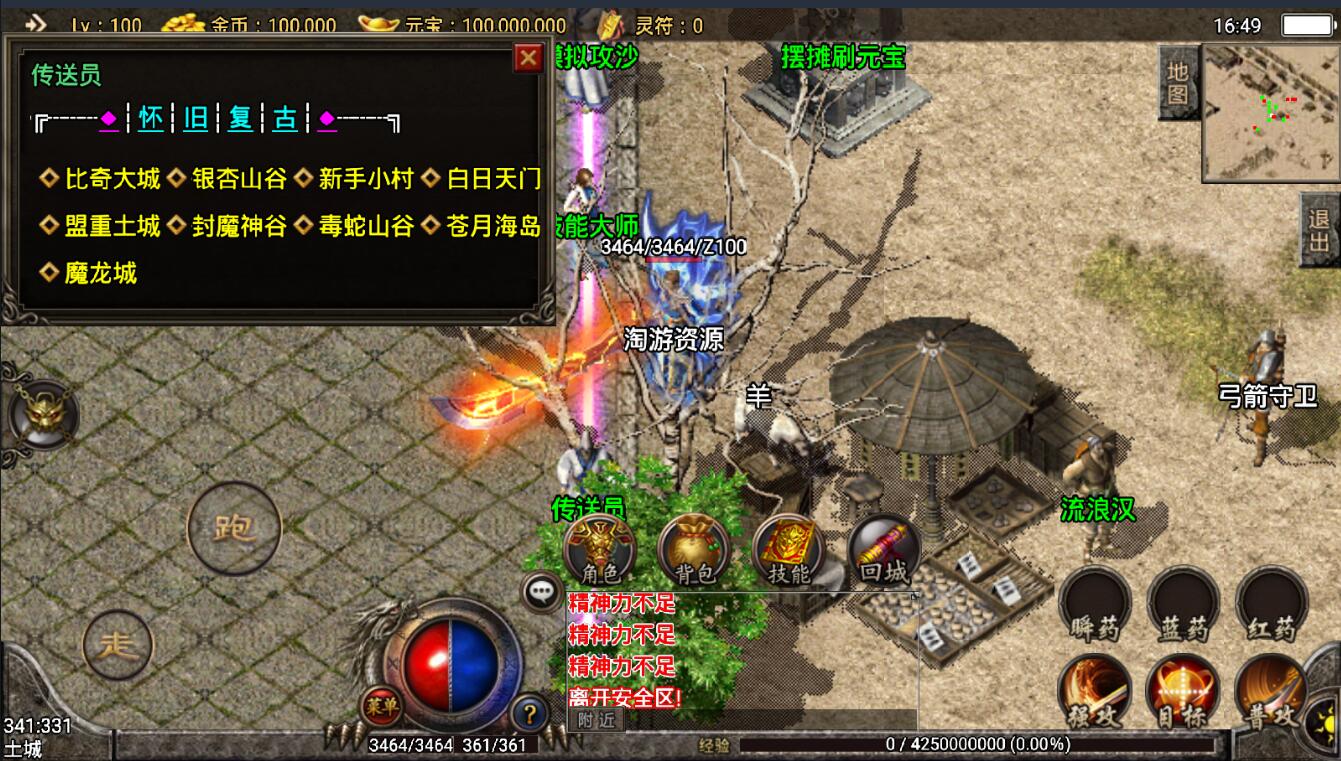The height and width of the screenshot is (761, 1341).
Task: Select 新手小村 in the teleport list
Action: tap(365, 179)
